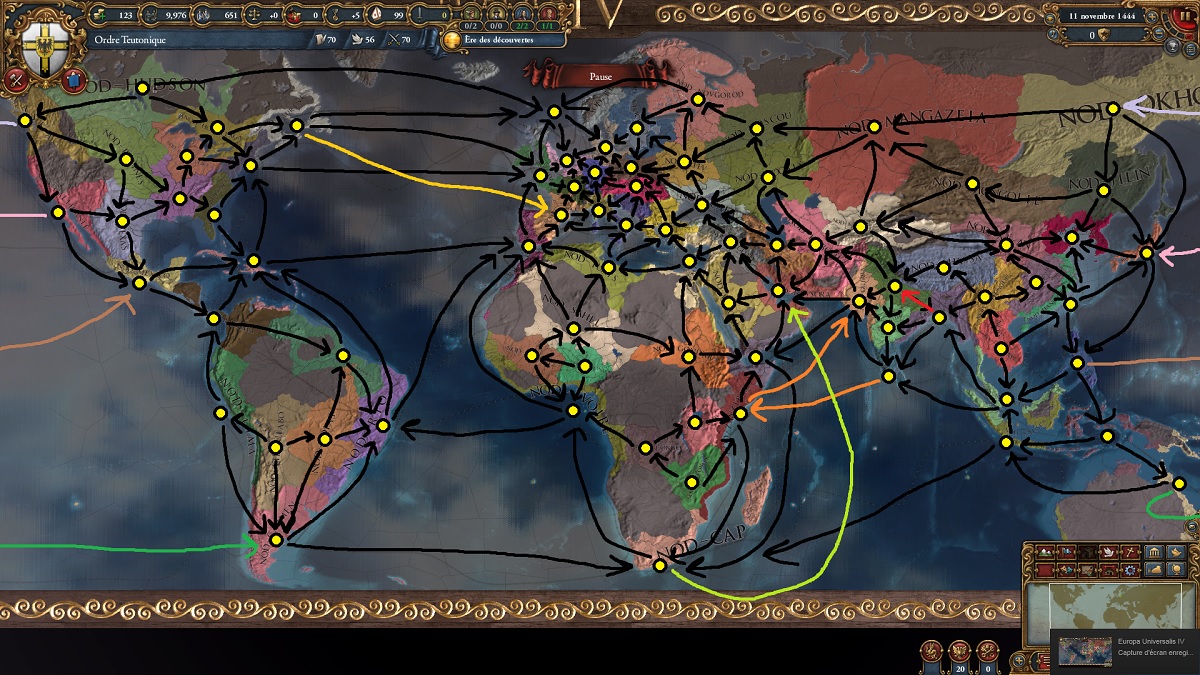The height and width of the screenshot is (675, 1200).
Task: Open the blue gear map mode button
Action: [x=1130, y=569]
